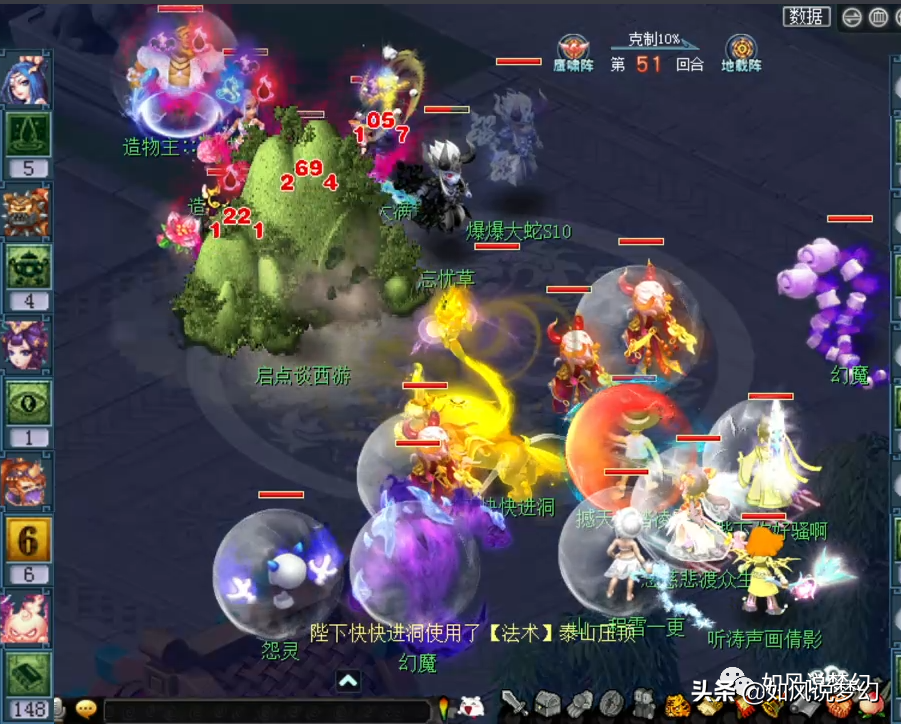Select the 鹰啸阵 formation emblem

tap(574, 49)
